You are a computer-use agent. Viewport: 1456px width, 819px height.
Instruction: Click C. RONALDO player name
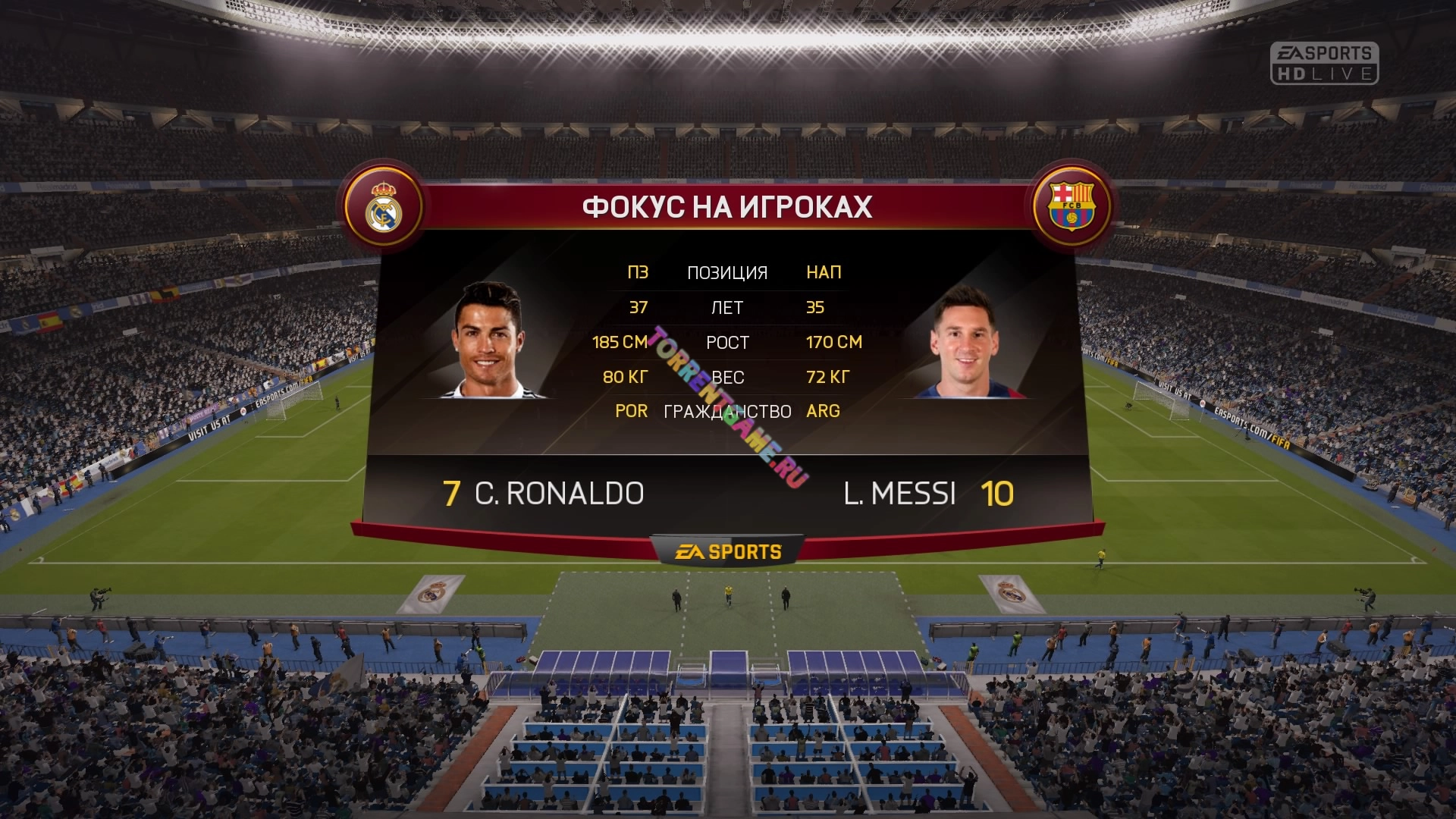pyautogui.click(x=558, y=493)
